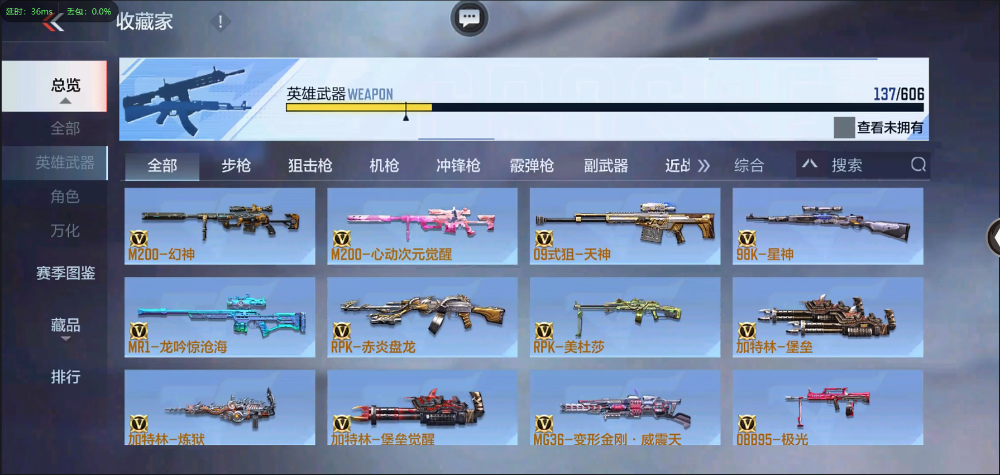Open the 赛季图鉴 season catalog
1000x475 pixels.
point(66,273)
